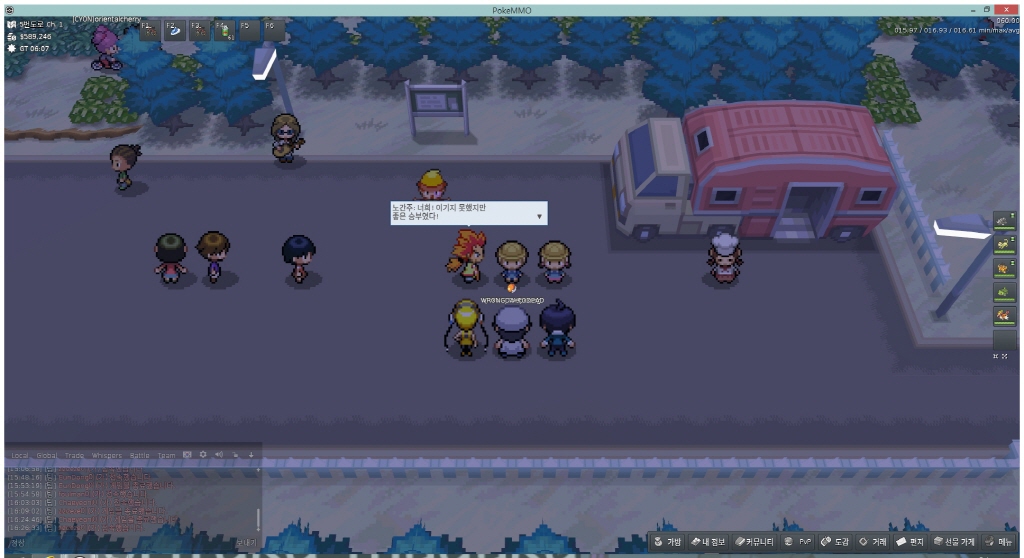The width and height of the screenshot is (1024, 558).
Task: Switch to the Battle chat tab
Action: pos(139,455)
